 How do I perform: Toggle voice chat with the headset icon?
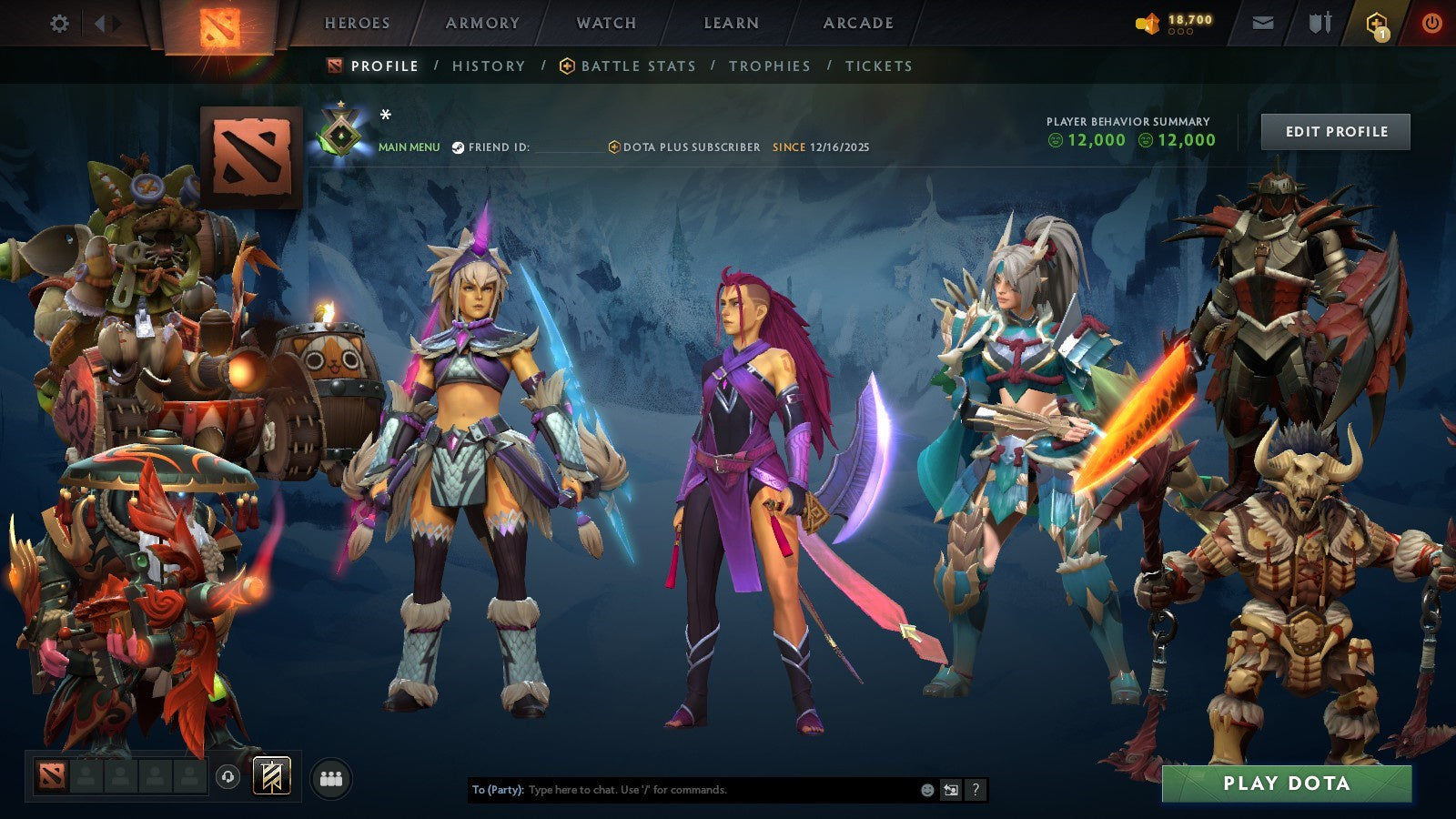227,775
